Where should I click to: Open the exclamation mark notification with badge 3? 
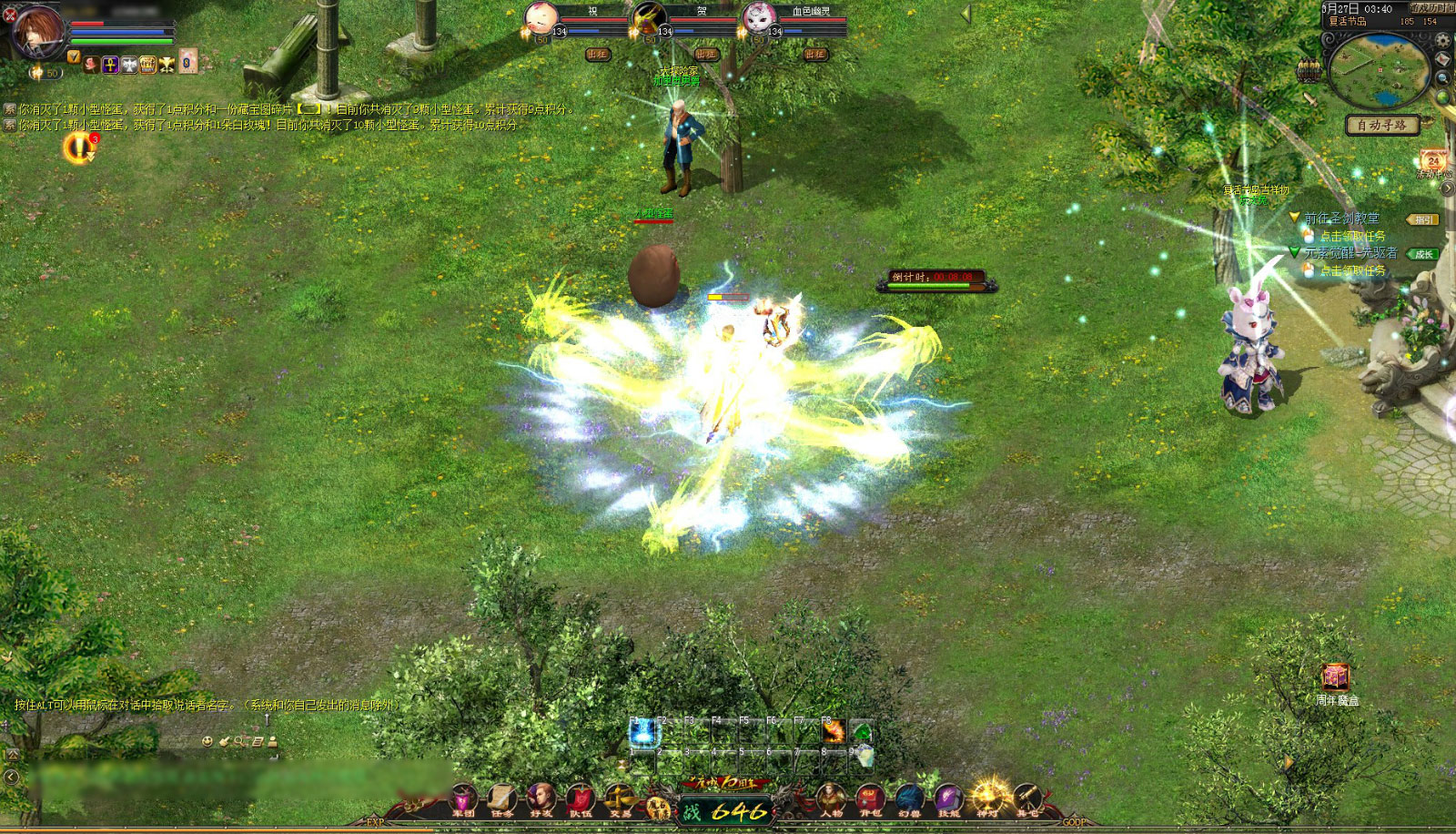(79, 147)
